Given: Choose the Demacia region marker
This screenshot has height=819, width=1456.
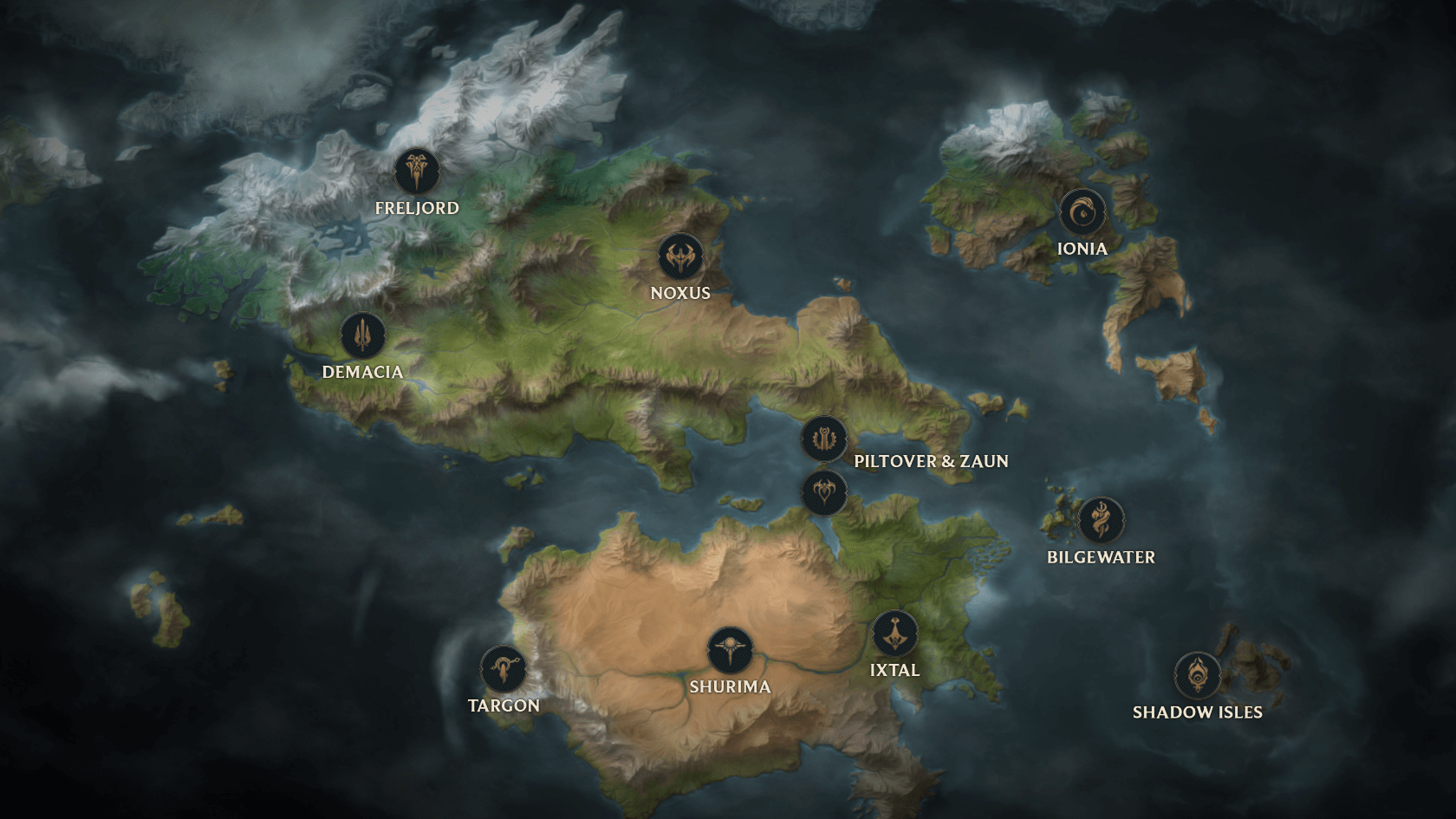Looking at the screenshot, I should 362,335.
